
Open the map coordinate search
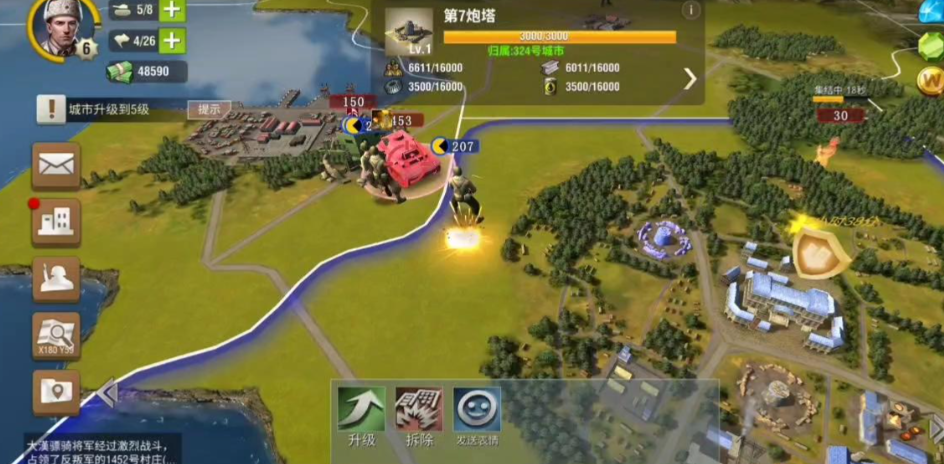[56, 336]
